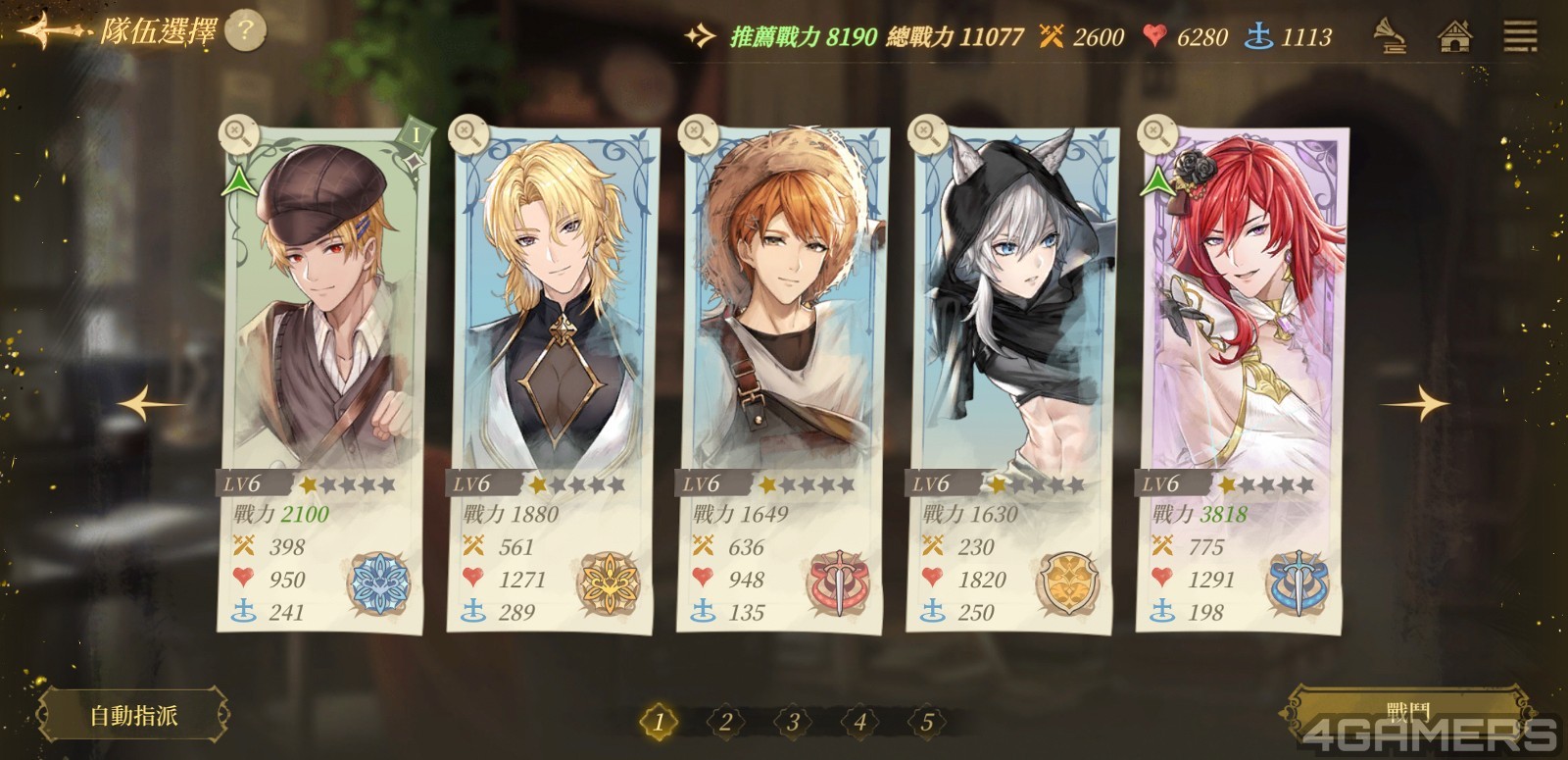This screenshot has width=1568, height=760.
Task: Tap the 自動指派 auto-assign button
Action: click(134, 715)
